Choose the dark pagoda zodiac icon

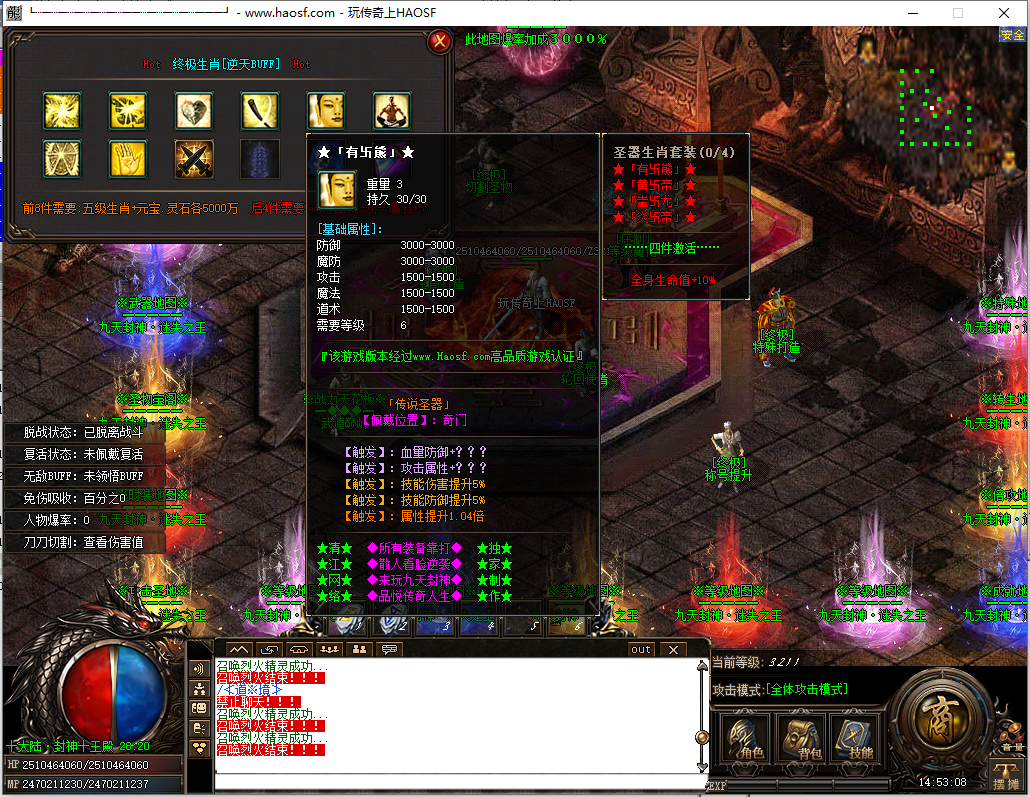coord(260,159)
